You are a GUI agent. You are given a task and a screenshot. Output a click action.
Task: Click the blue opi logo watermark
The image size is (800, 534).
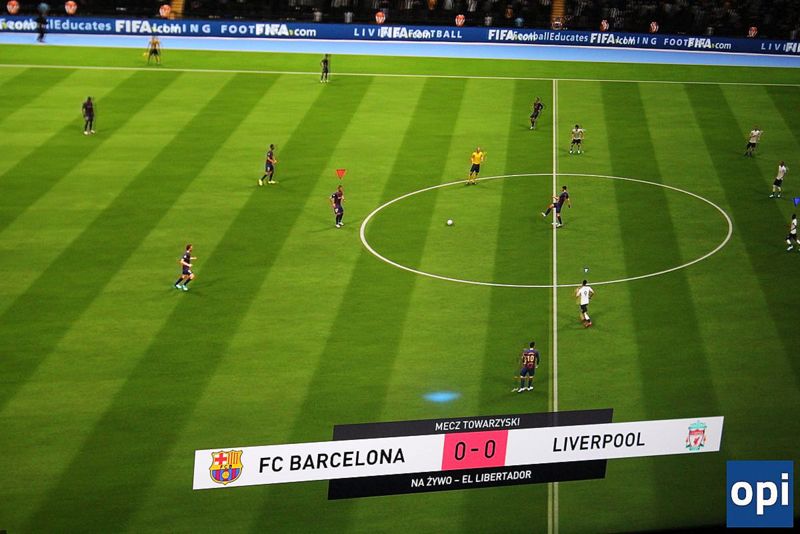pos(759,493)
